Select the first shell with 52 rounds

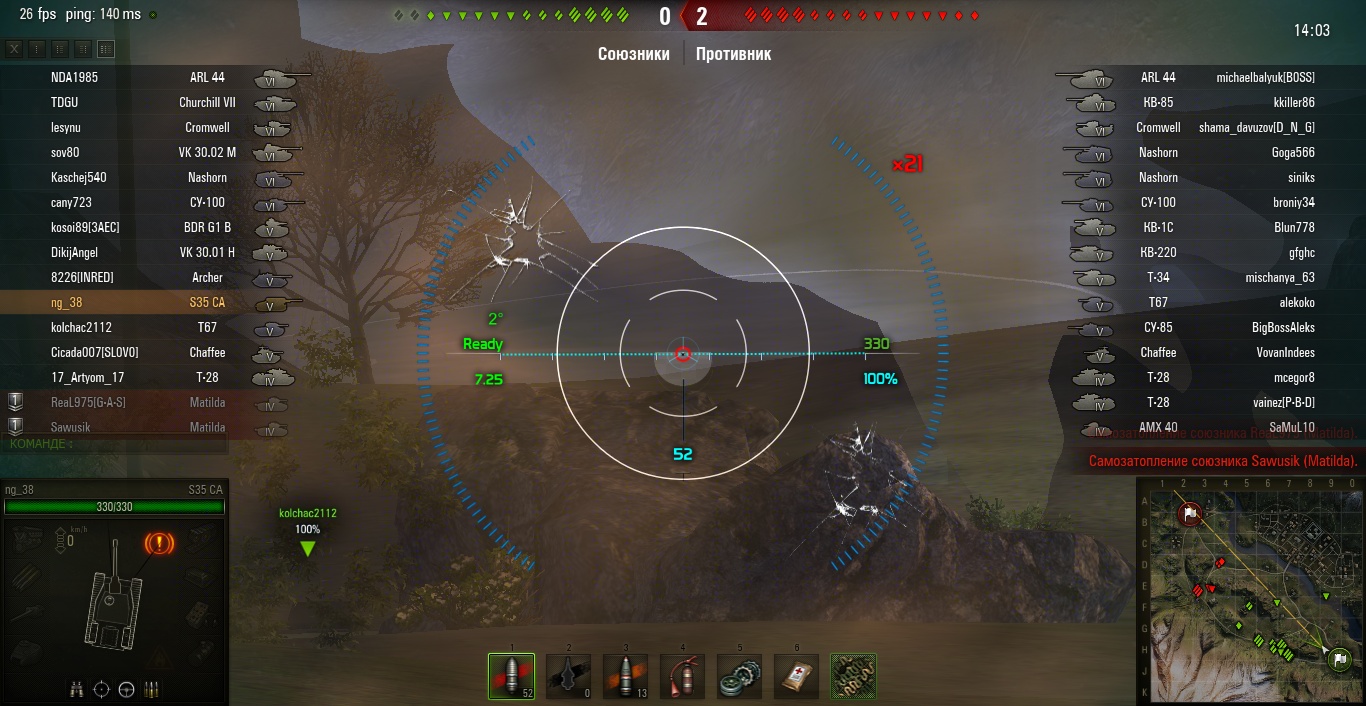(x=511, y=676)
